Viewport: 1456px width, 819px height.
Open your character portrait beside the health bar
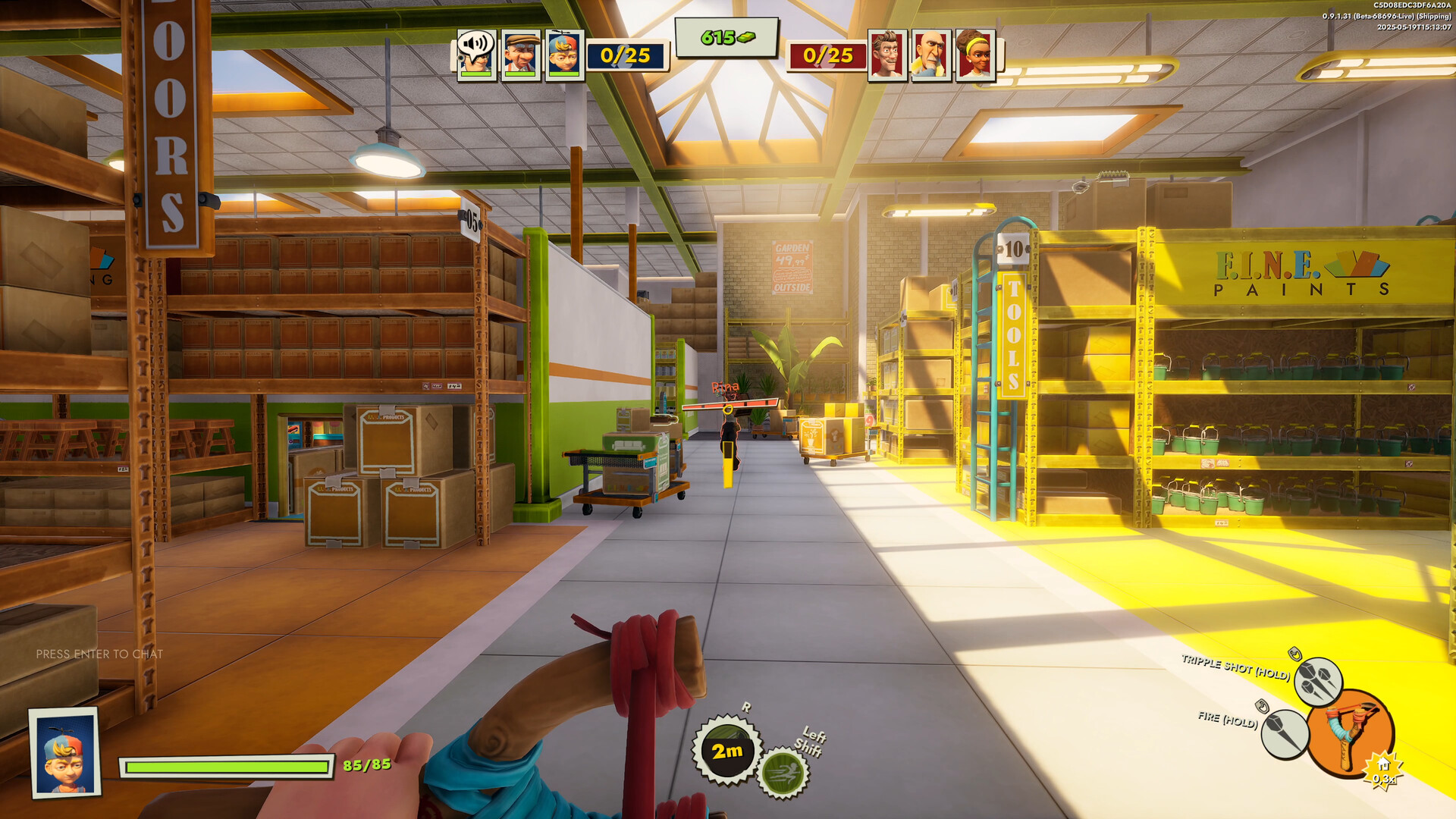point(65,752)
